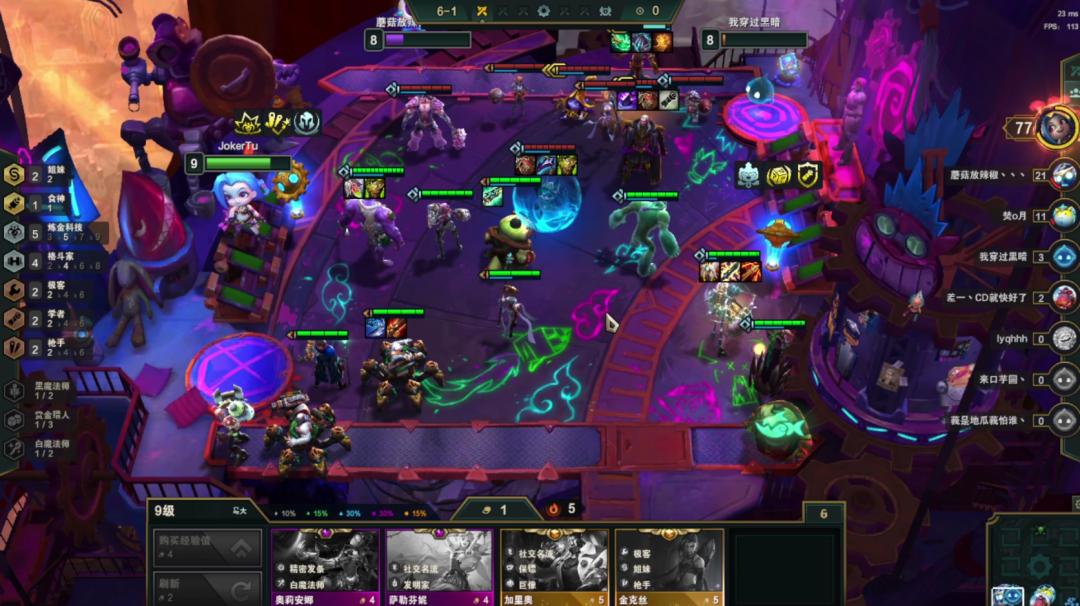Show the Bruiser (格斗家) trait details
1080x606 pixels.
(14, 261)
